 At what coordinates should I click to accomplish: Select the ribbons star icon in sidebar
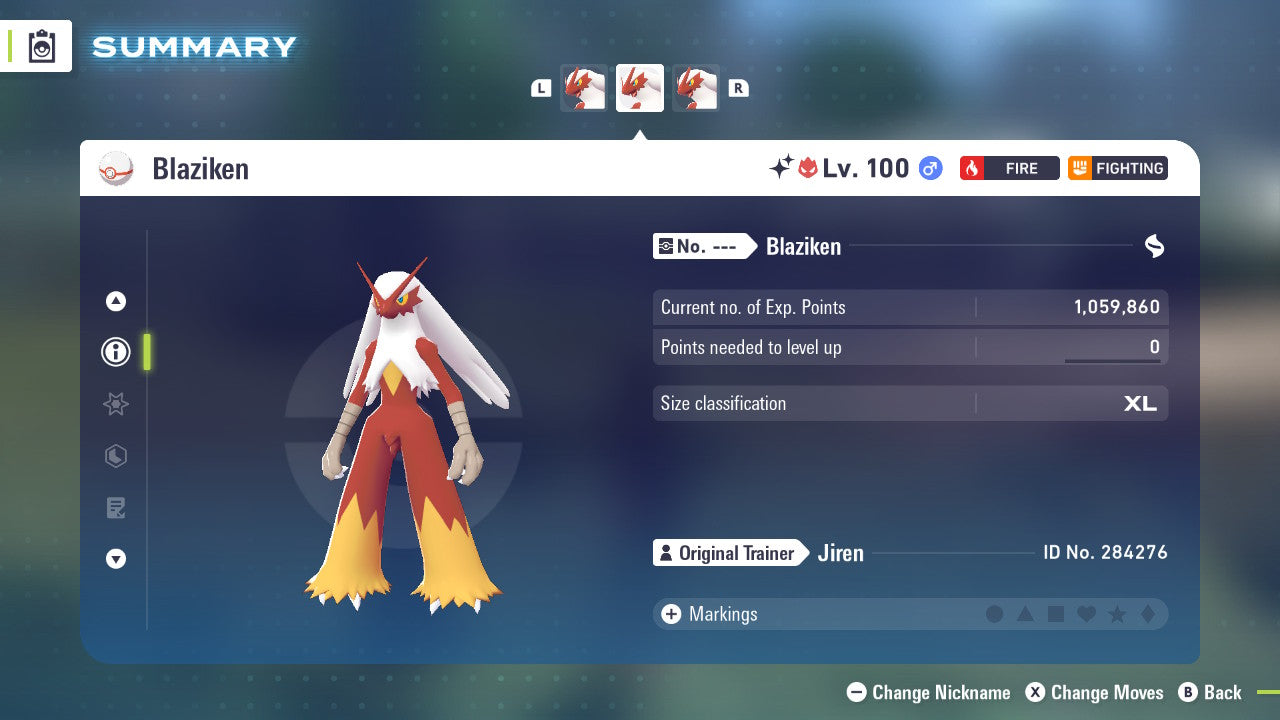click(x=115, y=404)
